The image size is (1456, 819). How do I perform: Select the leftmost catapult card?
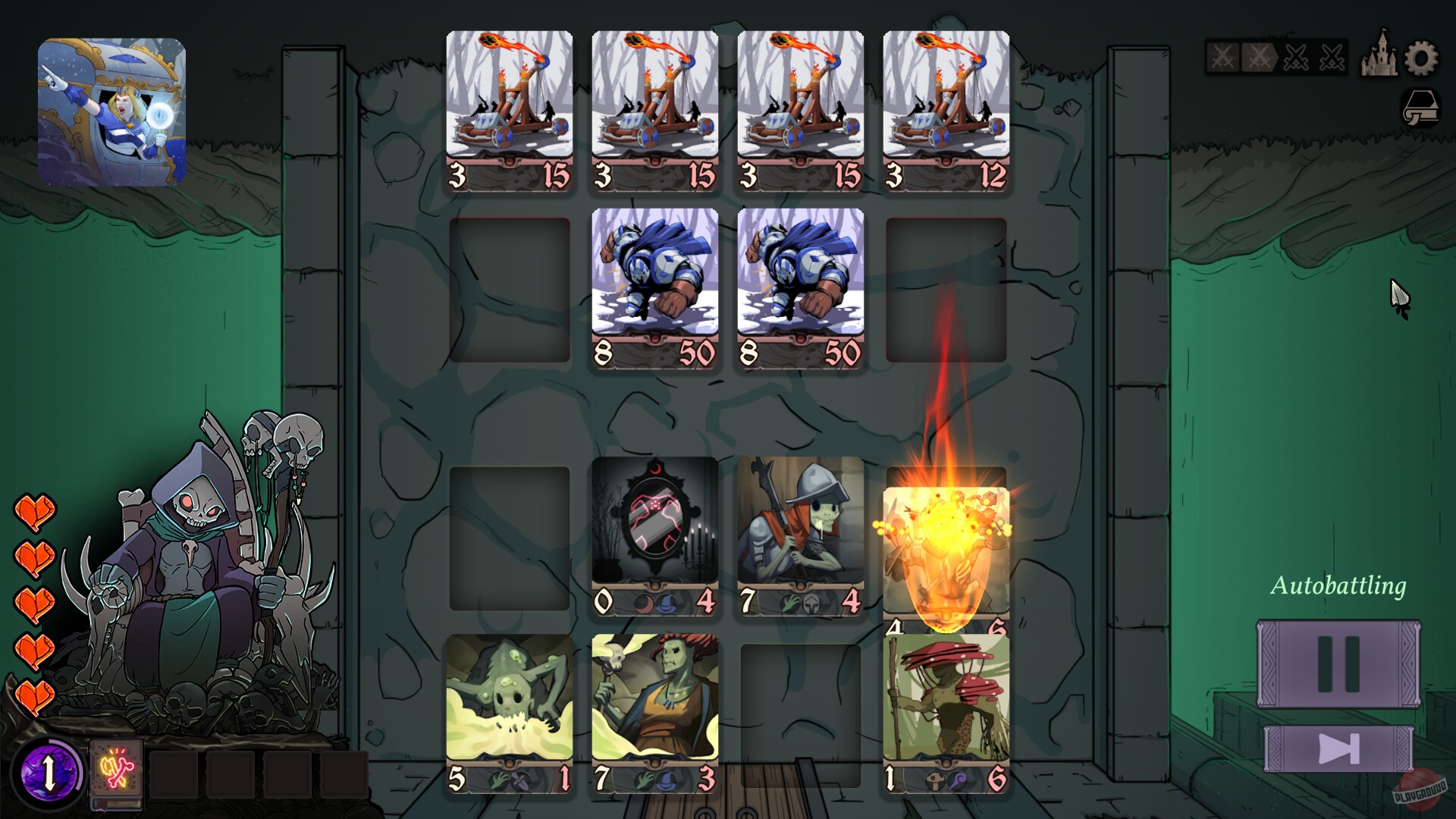pyautogui.click(x=510, y=110)
